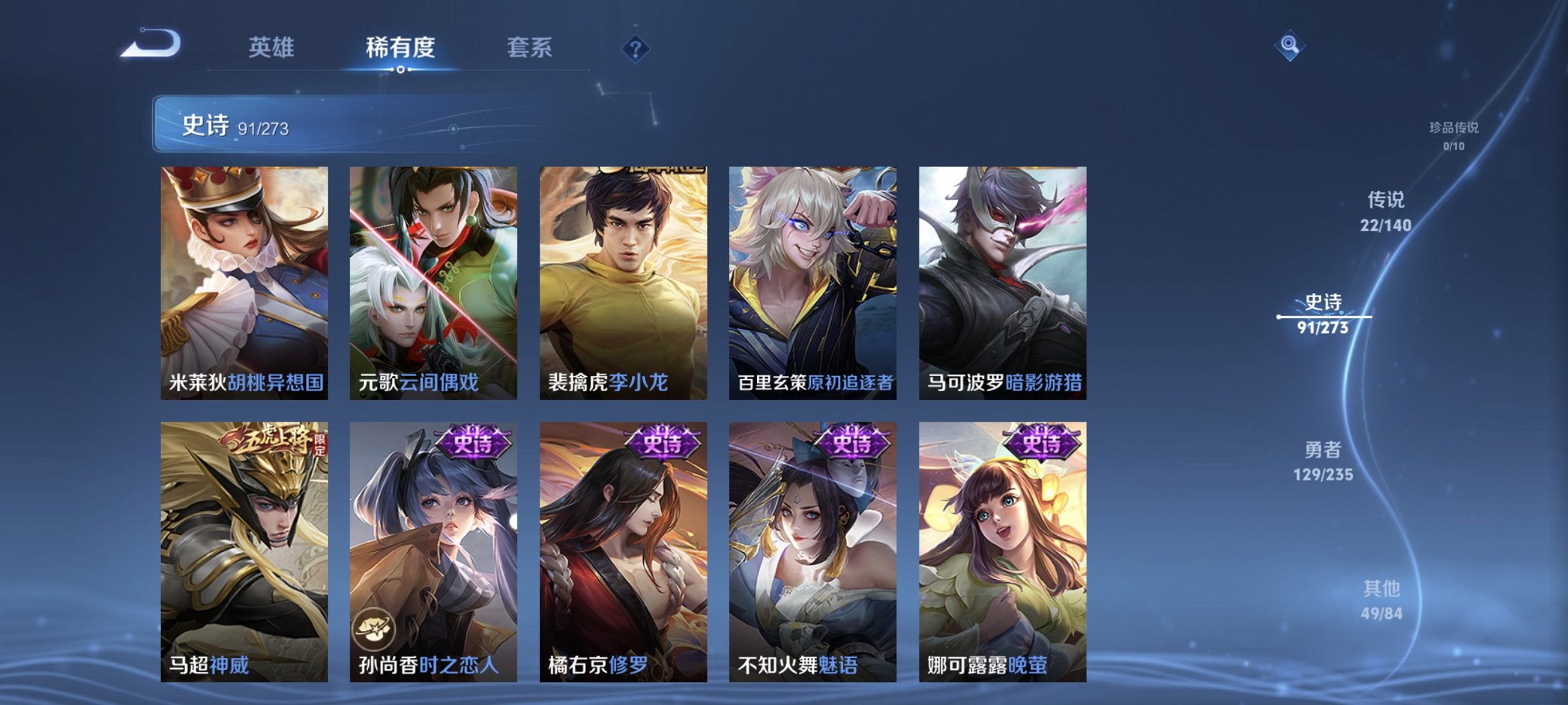The image size is (1568, 705).
Task: Click the ? help icon near the tabs
Action: click(636, 48)
